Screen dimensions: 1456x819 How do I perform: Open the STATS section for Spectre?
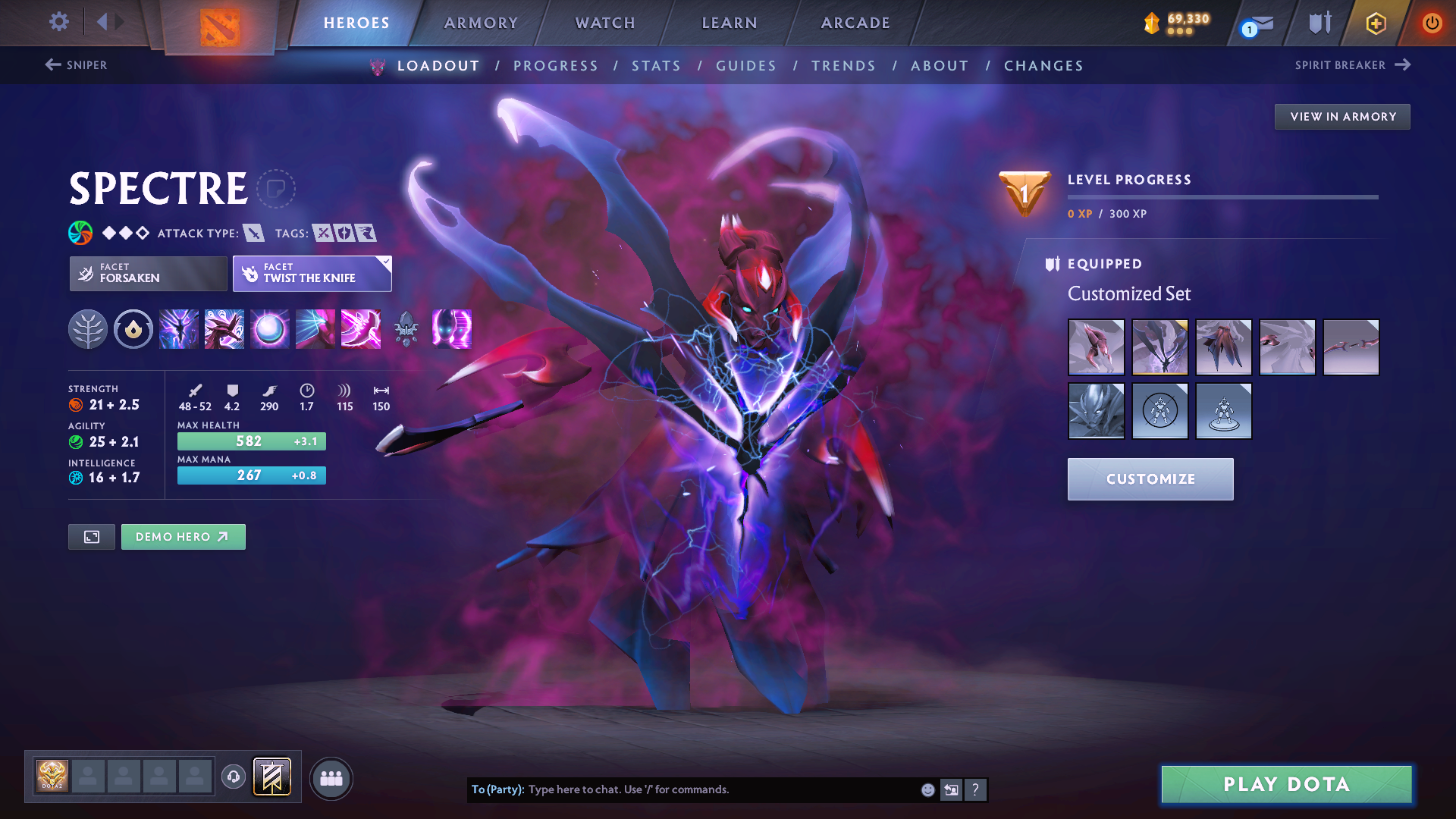pyautogui.click(x=656, y=65)
